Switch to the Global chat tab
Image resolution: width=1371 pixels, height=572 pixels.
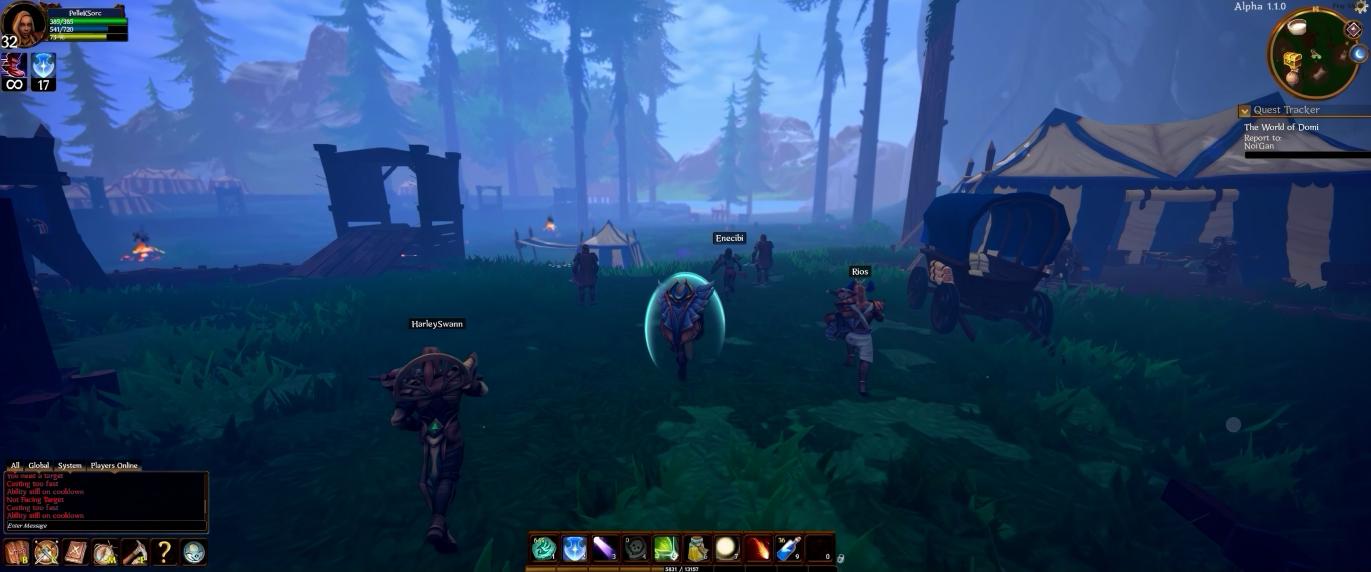(x=39, y=465)
